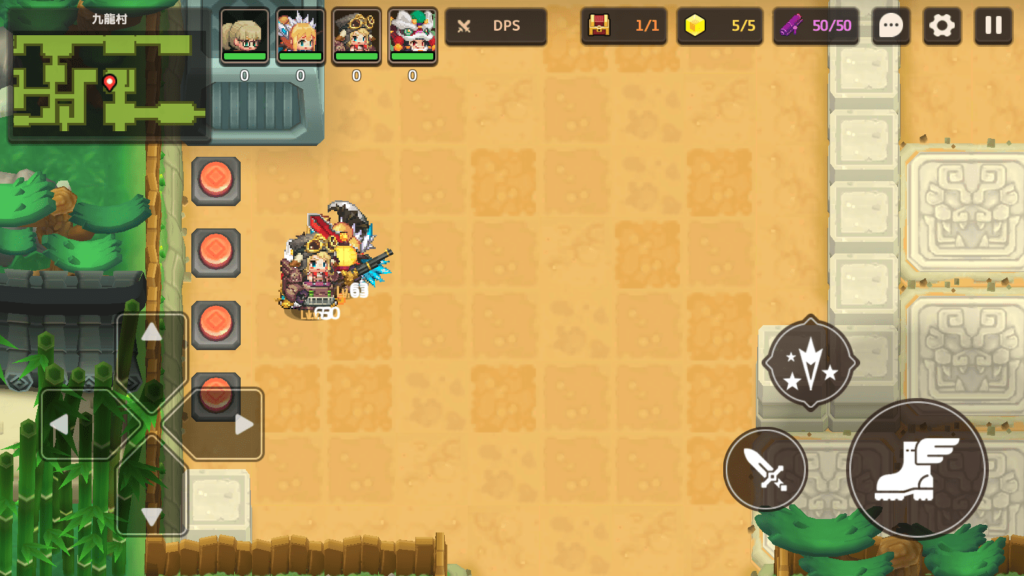Select the goggles-hat hero portrait
Image resolution: width=1024 pixels, height=576 pixels.
[x=356, y=36]
